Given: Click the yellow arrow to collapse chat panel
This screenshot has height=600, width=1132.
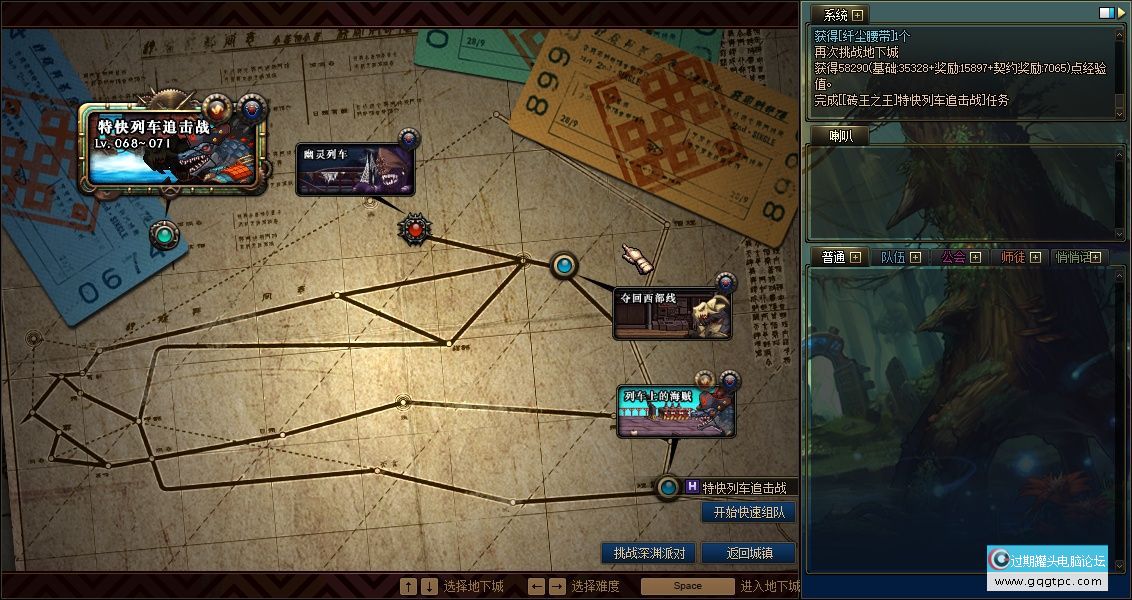Looking at the screenshot, I should point(1119,13).
